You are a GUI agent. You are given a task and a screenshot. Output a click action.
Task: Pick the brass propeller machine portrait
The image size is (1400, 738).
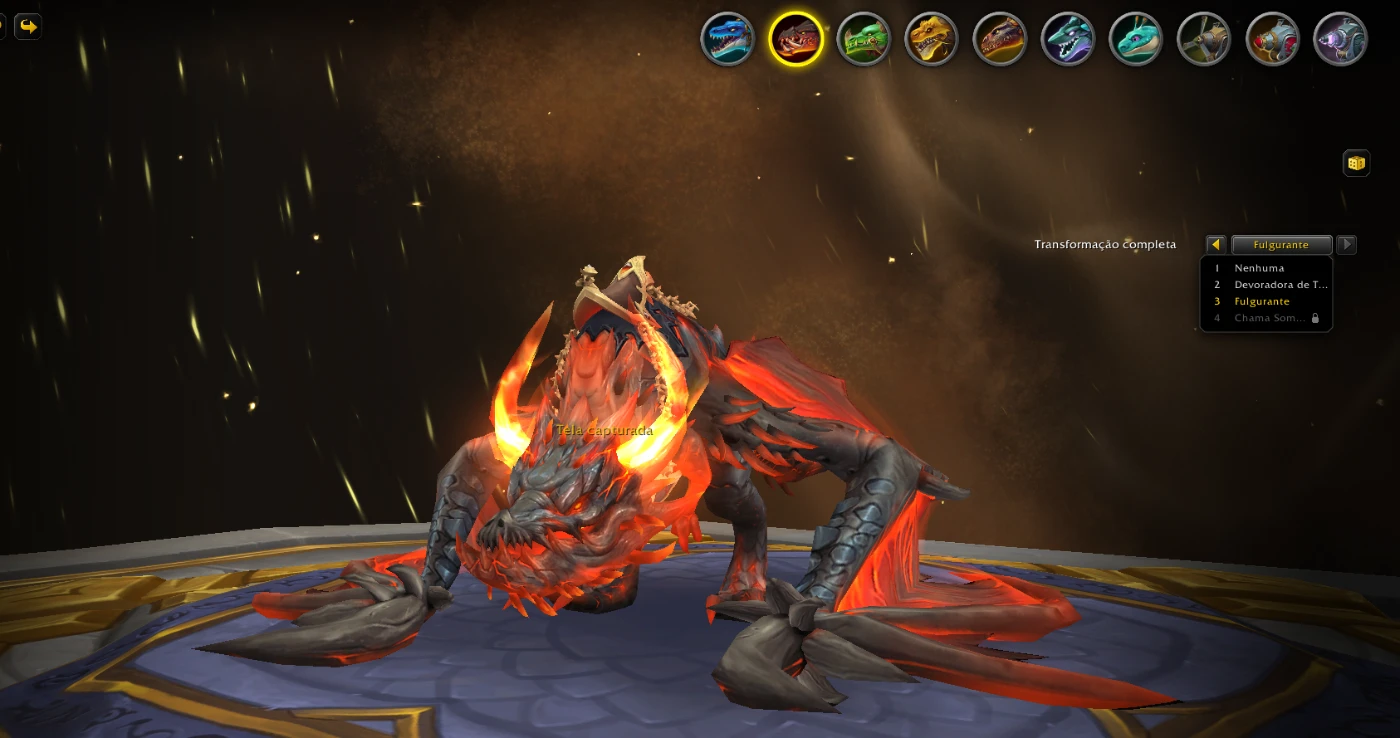pos(1204,39)
